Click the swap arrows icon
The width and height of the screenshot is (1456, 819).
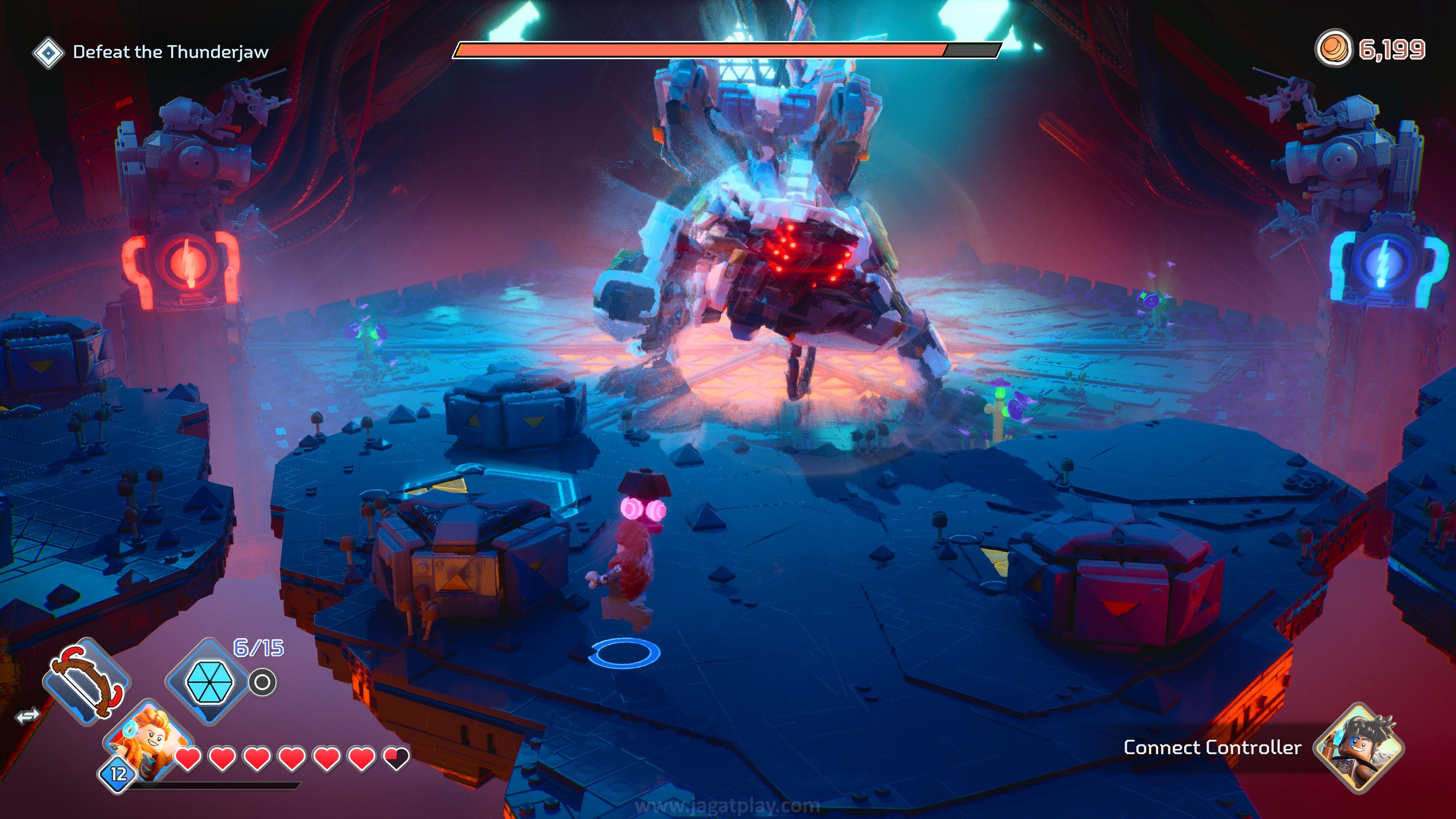[x=27, y=716]
